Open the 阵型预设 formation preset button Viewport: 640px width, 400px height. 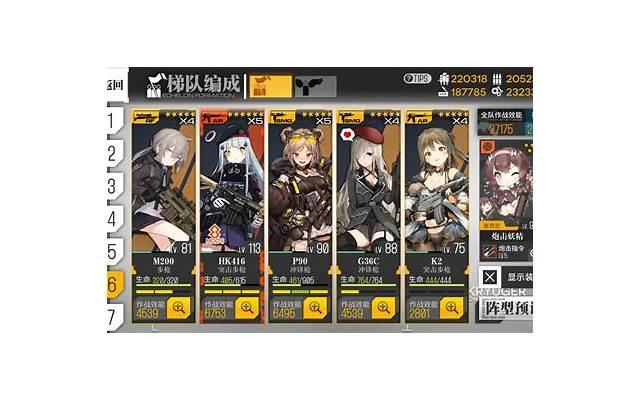point(505,307)
